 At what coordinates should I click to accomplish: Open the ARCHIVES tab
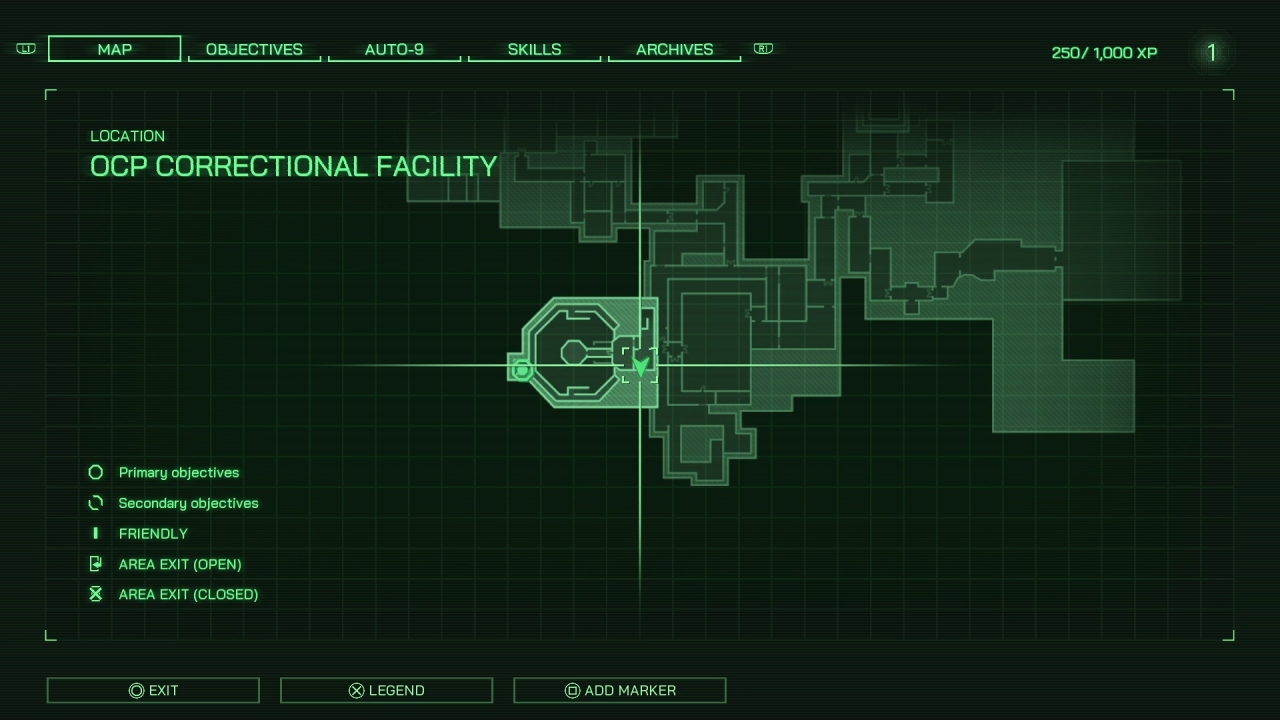click(674, 49)
